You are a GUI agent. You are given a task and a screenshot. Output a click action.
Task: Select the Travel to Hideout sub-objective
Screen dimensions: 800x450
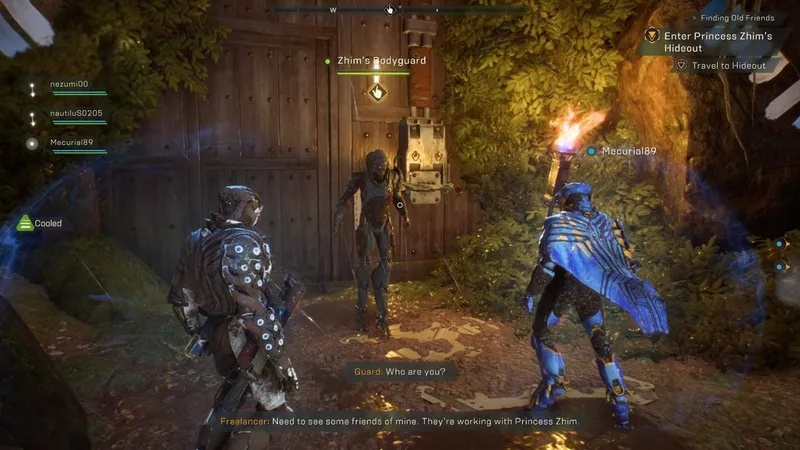(728, 66)
